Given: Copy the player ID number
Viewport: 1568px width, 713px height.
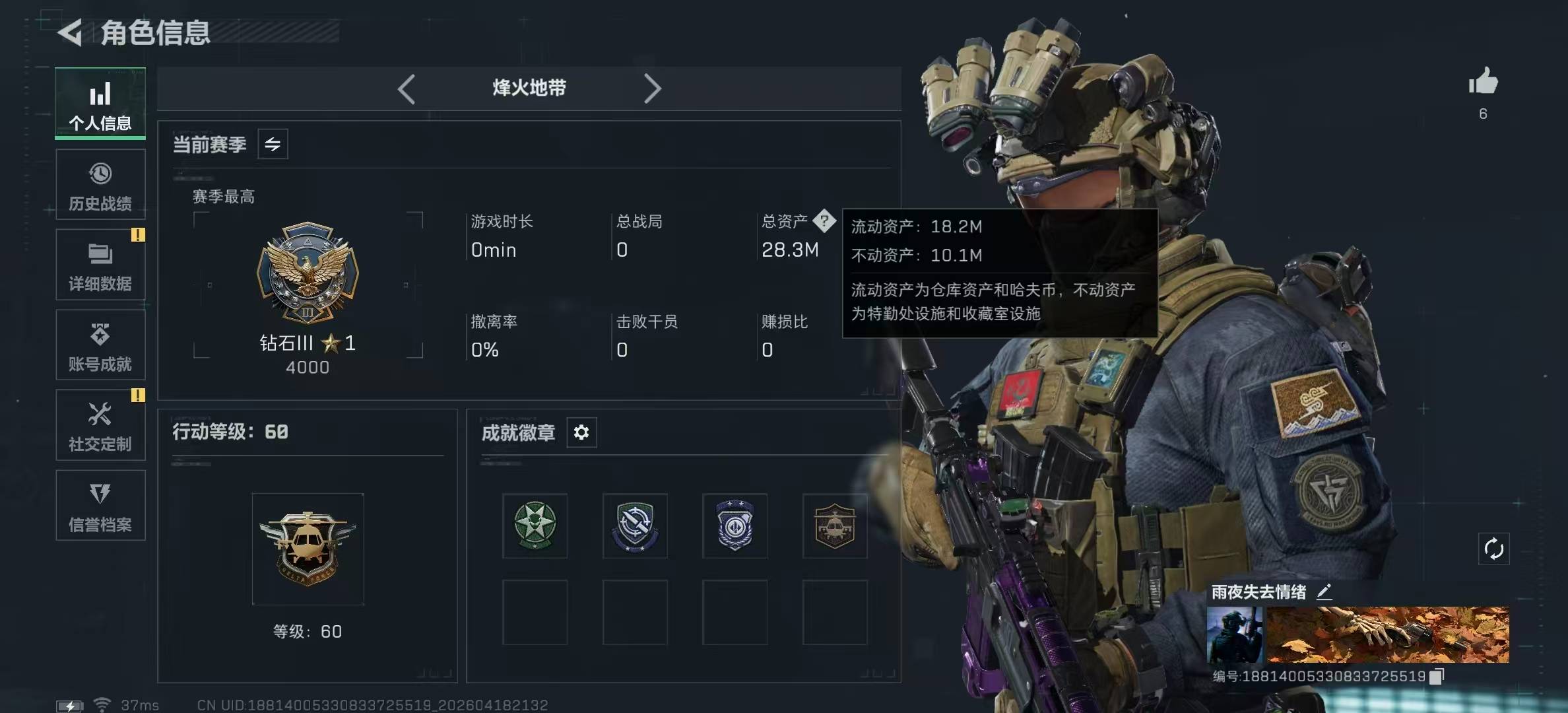Looking at the screenshot, I should click(x=1436, y=676).
